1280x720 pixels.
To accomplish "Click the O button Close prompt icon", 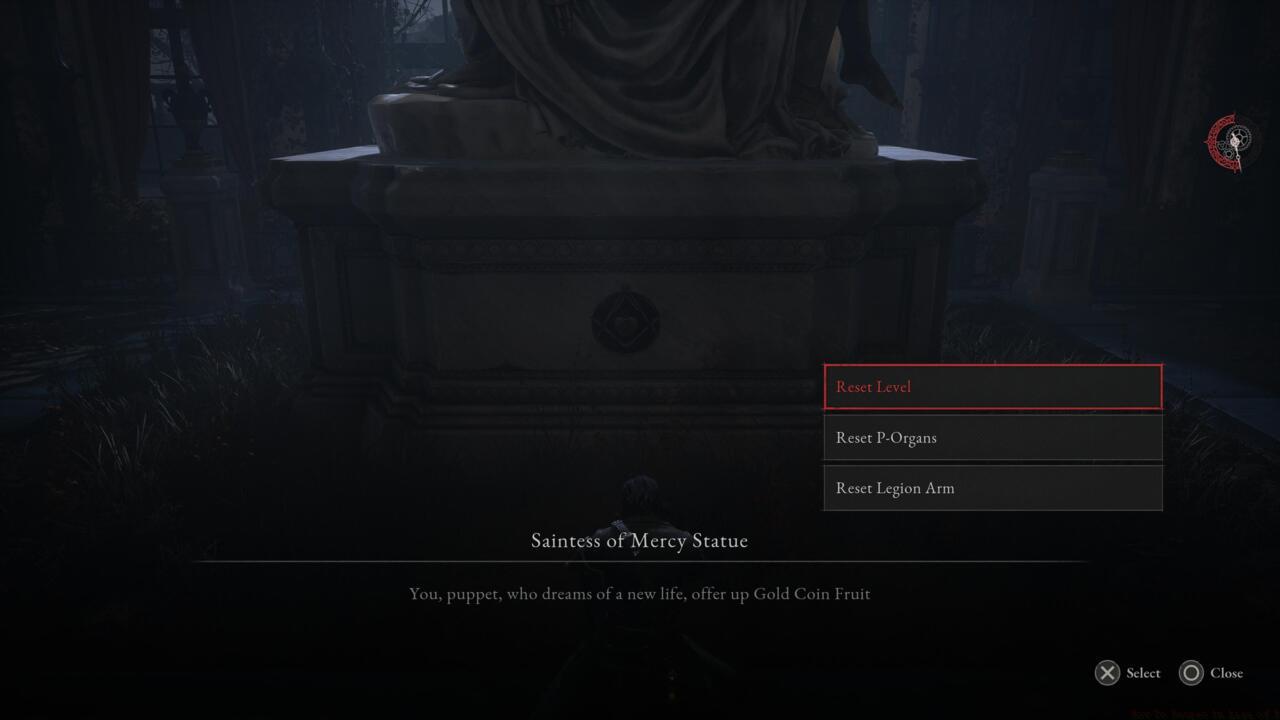I will (x=1190, y=673).
